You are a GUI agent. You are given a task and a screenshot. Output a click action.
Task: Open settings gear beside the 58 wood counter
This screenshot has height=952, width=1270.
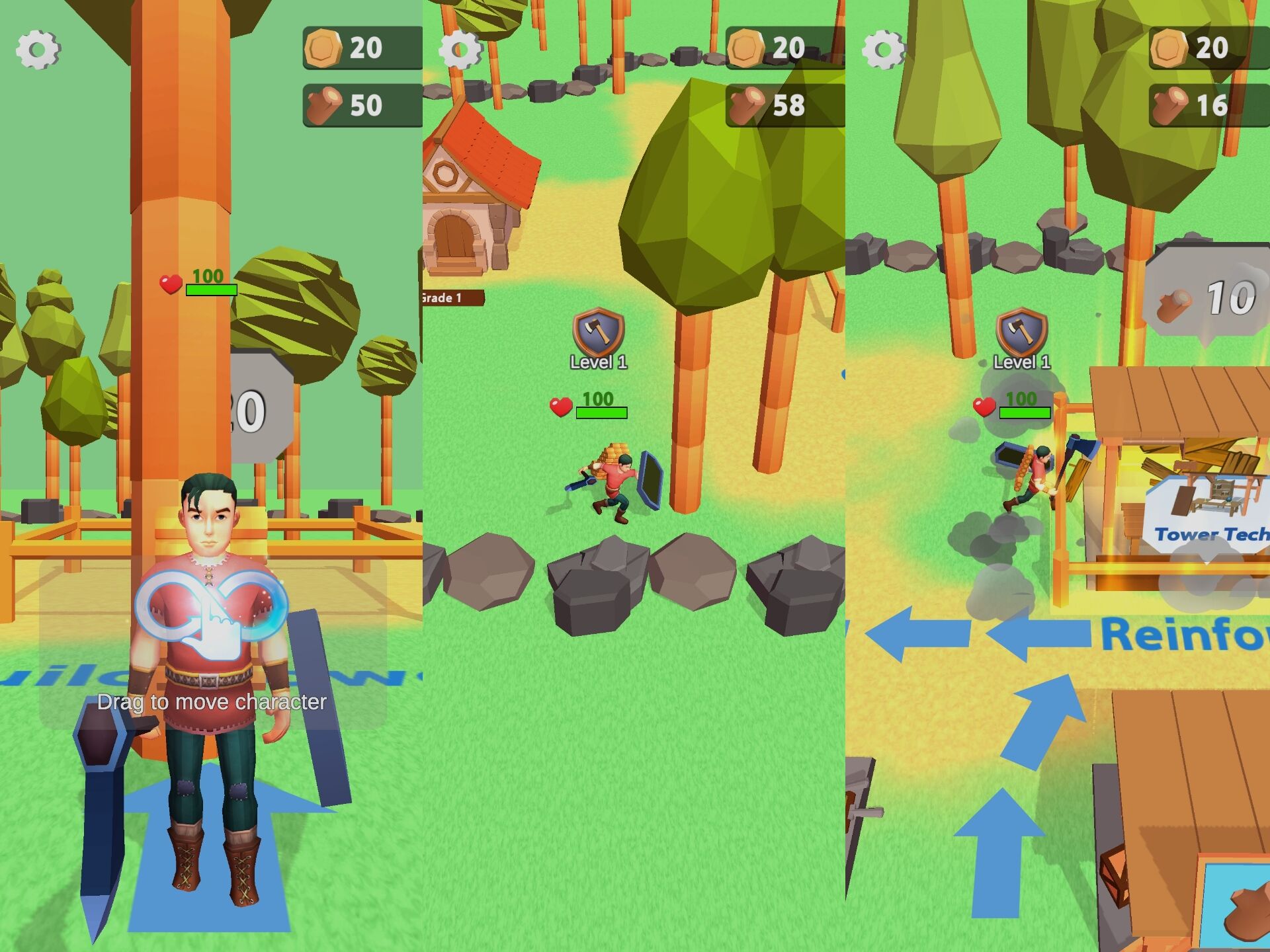461,49
